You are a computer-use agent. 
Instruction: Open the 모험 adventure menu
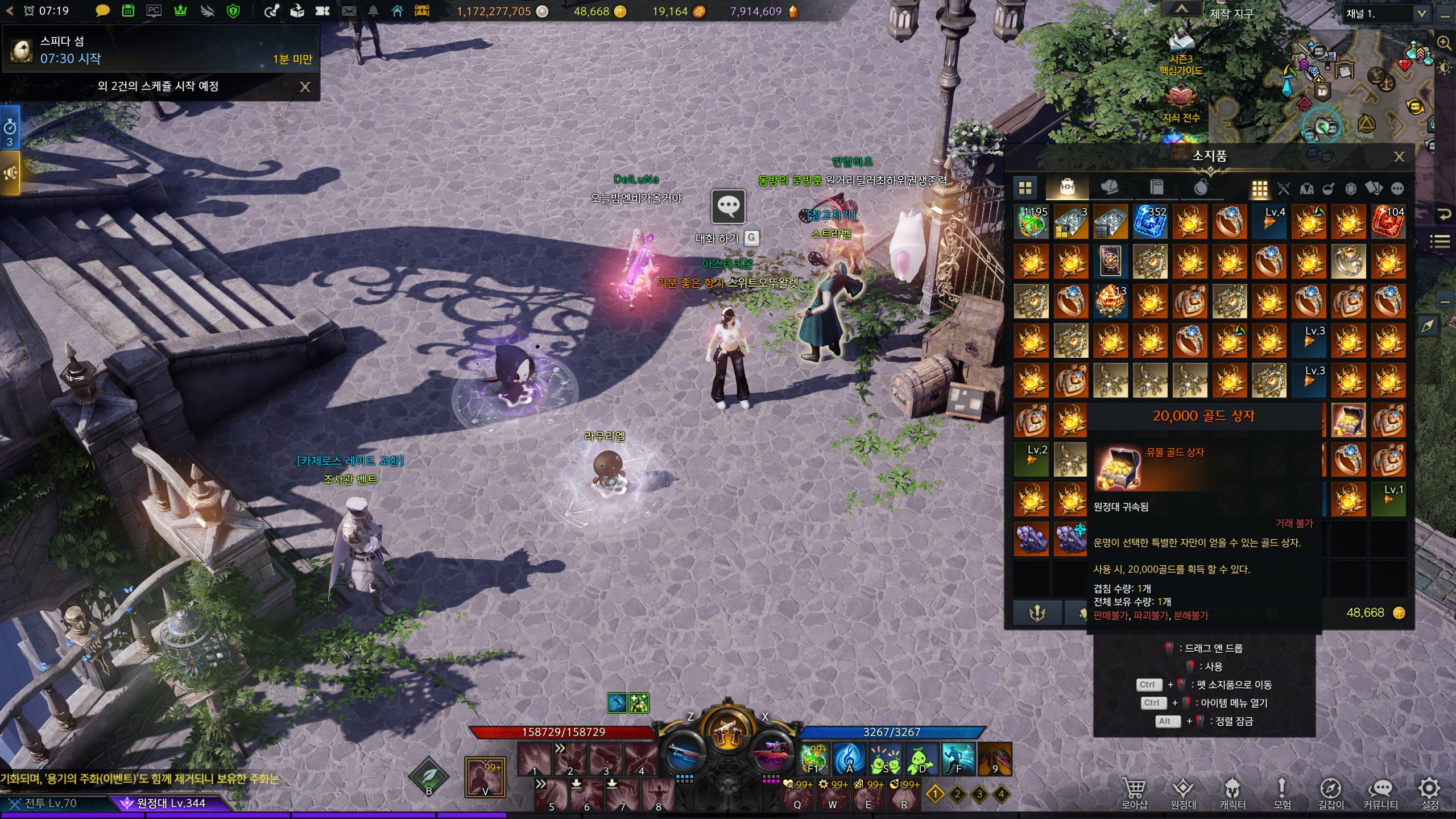(1281, 792)
